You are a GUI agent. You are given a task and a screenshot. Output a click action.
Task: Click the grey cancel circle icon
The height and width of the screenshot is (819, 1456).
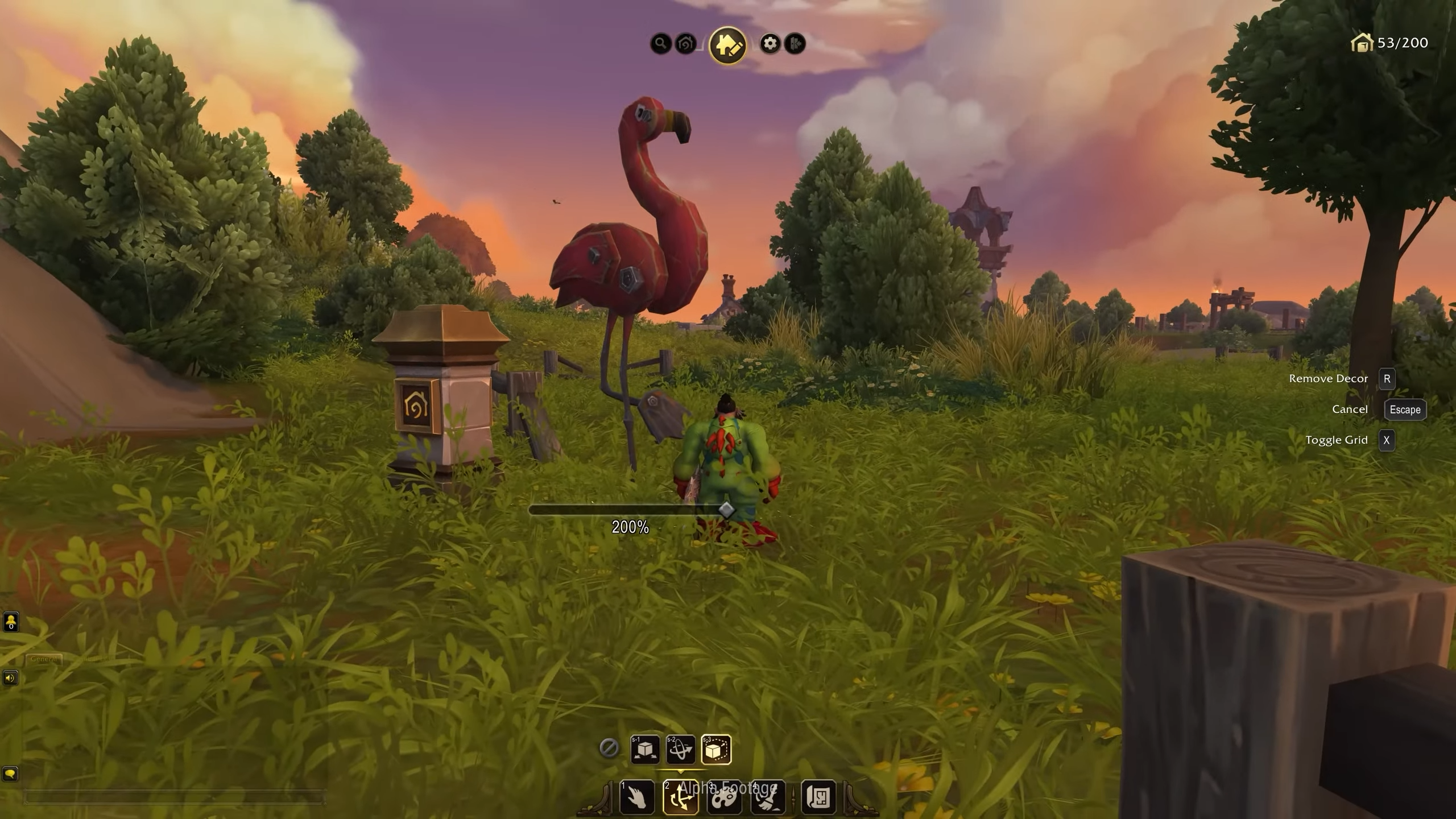pyautogui.click(x=609, y=748)
